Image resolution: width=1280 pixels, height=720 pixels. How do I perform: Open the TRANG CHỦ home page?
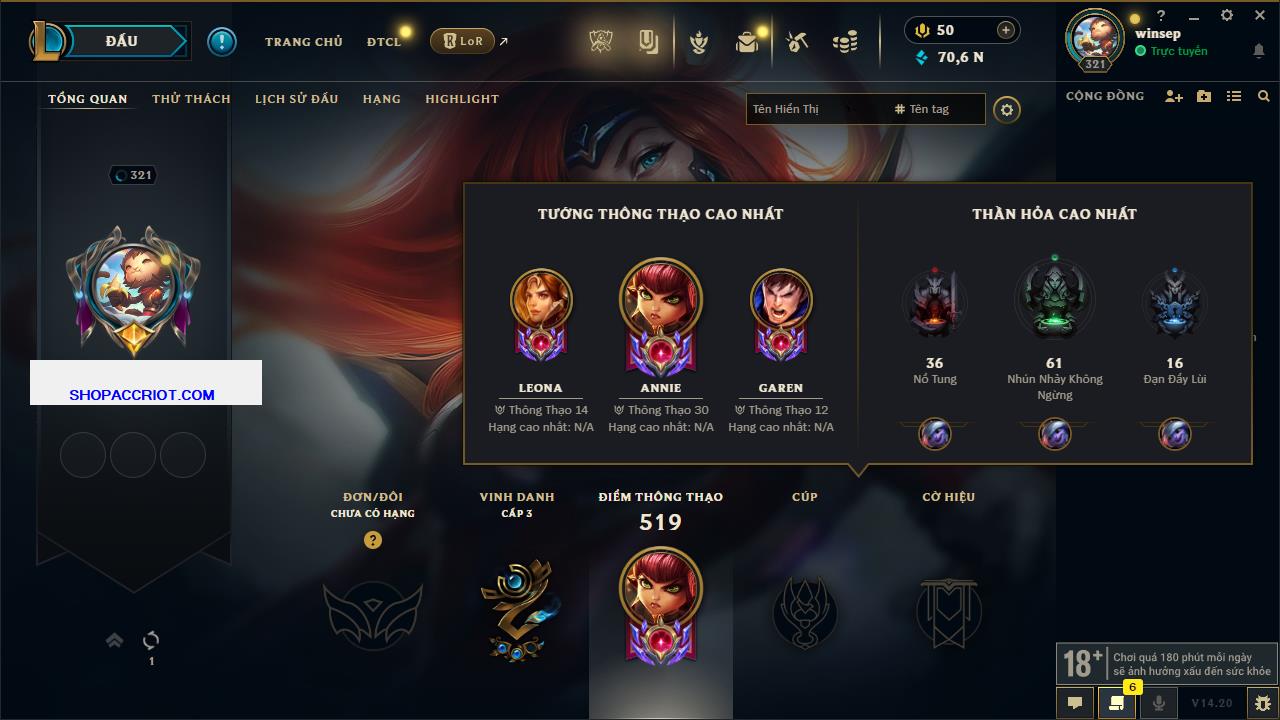pyautogui.click(x=303, y=42)
